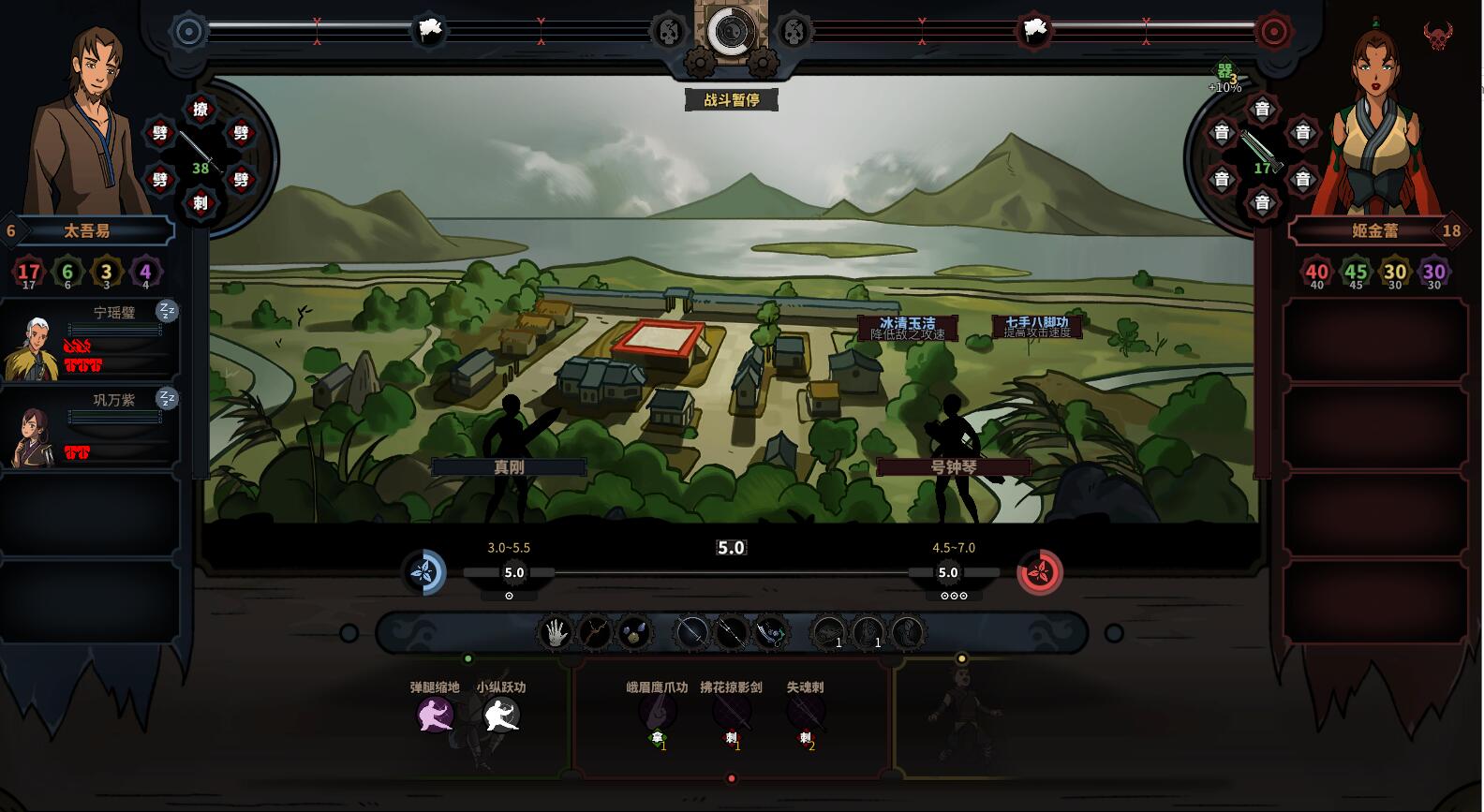Select the 刺 attack move node

(200, 202)
